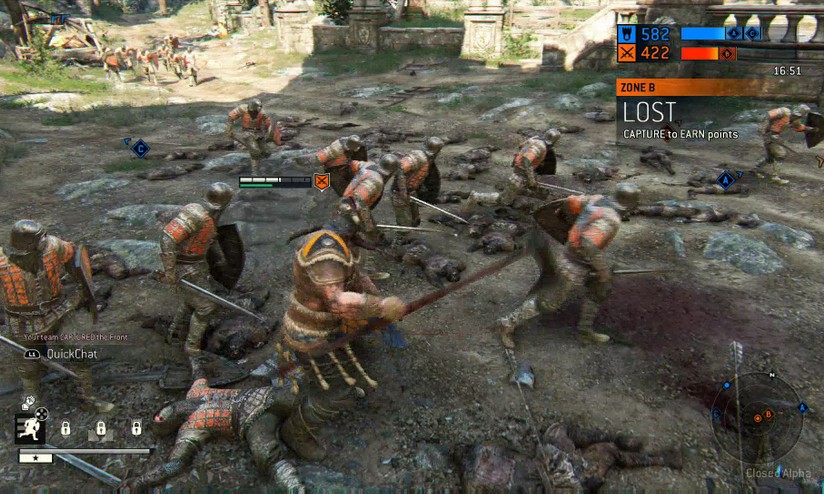This screenshot has width=824, height=494.
Task: Click the zone C diamond marker on the minimap
Action: [x=718, y=414]
